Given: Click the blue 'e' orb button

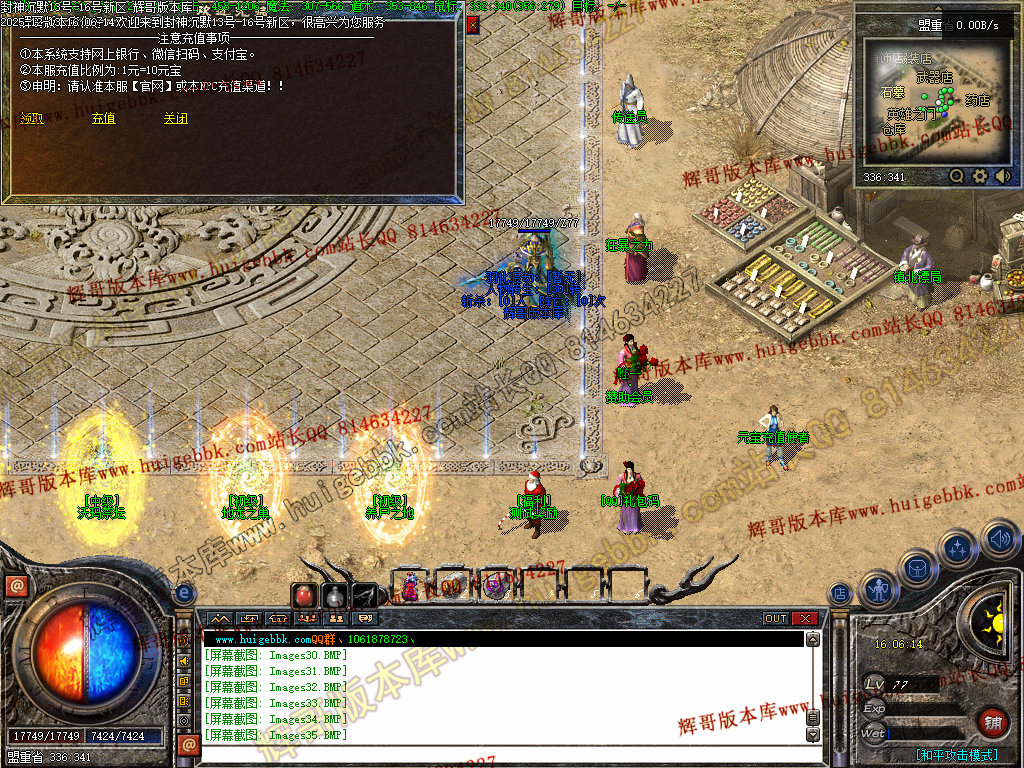Looking at the screenshot, I should coord(184,594).
